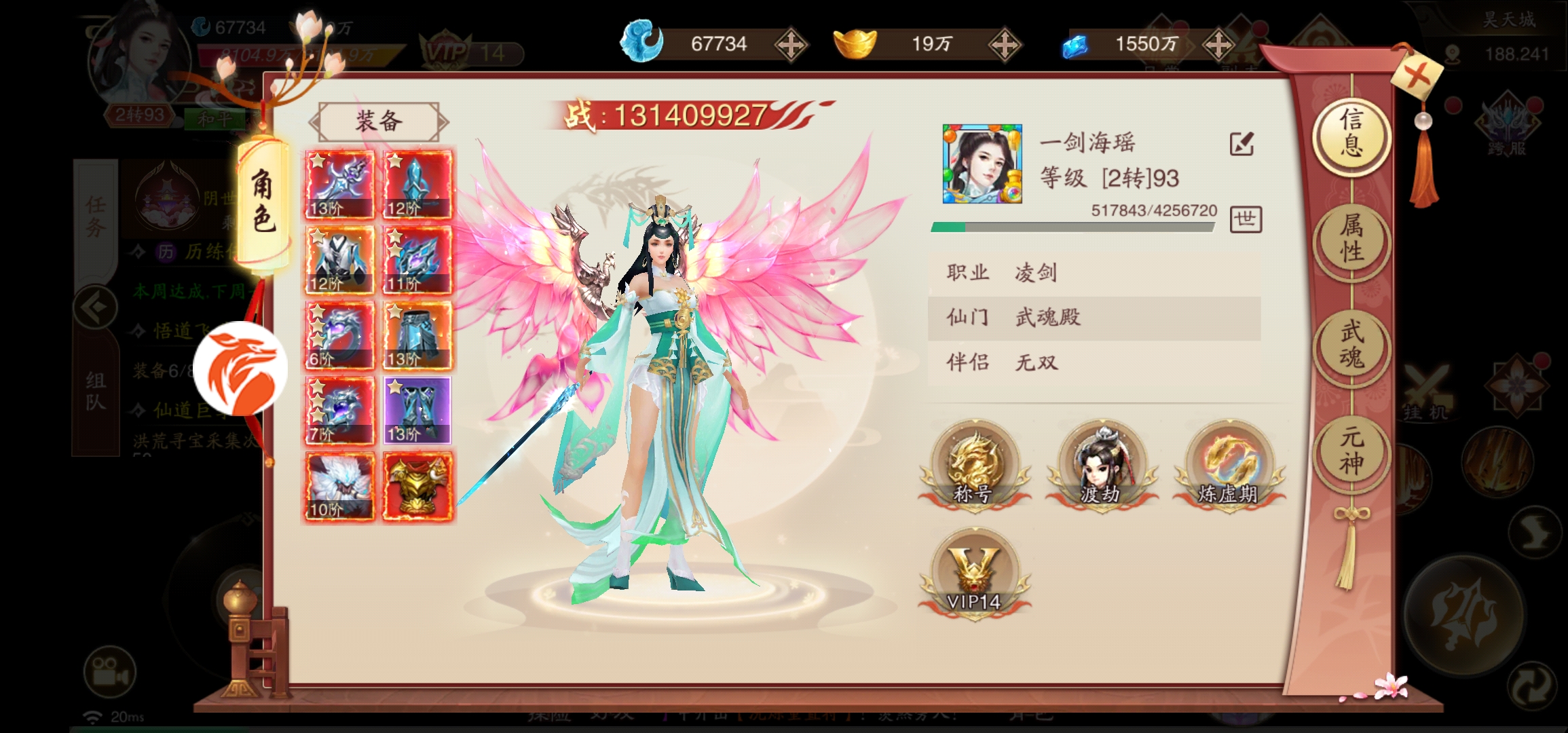
Task: Open the VIP14 privileges badge
Action: point(974,572)
